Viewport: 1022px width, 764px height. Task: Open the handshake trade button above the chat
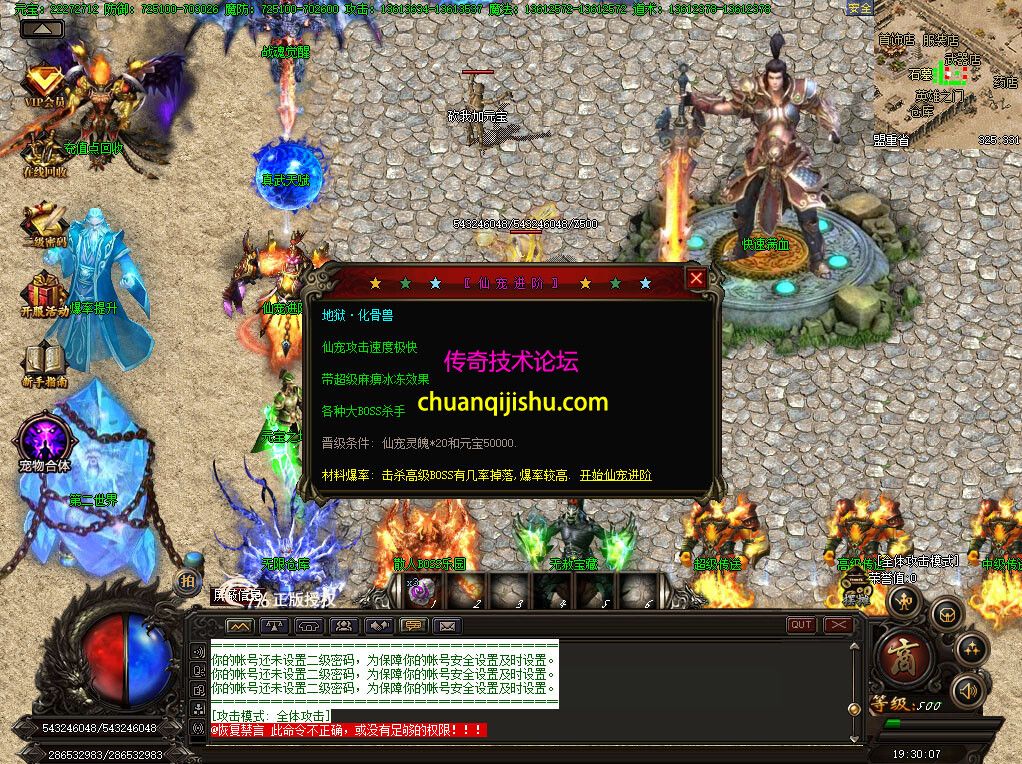[377, 626]
